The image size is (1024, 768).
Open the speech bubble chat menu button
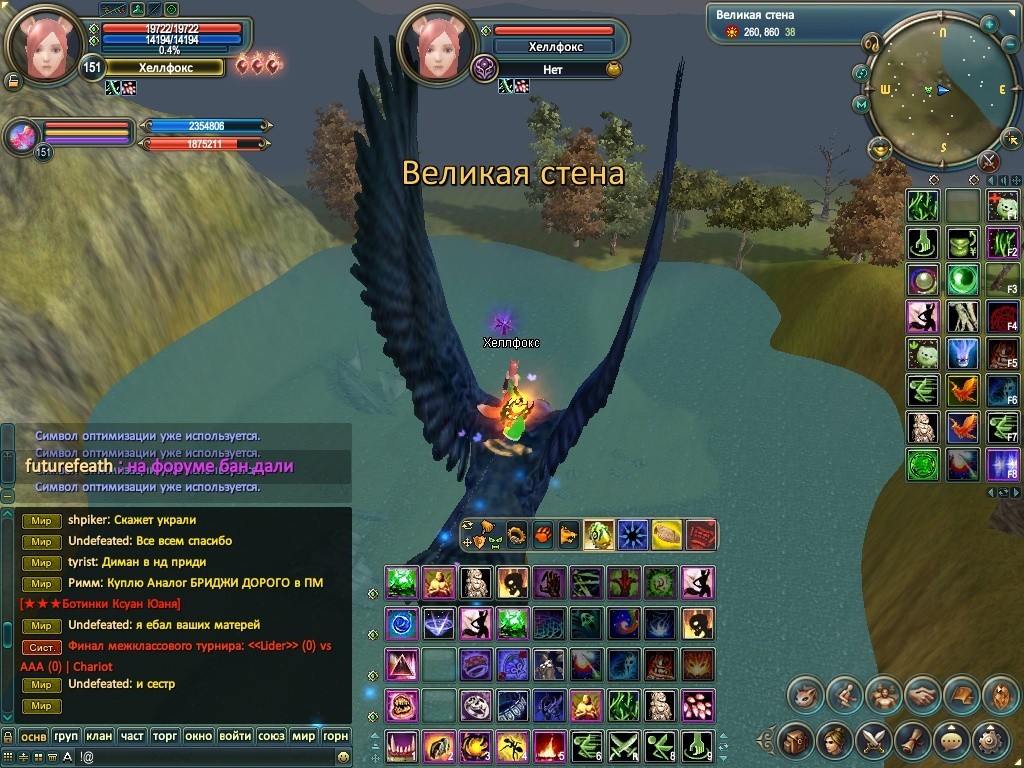point(952,742)
